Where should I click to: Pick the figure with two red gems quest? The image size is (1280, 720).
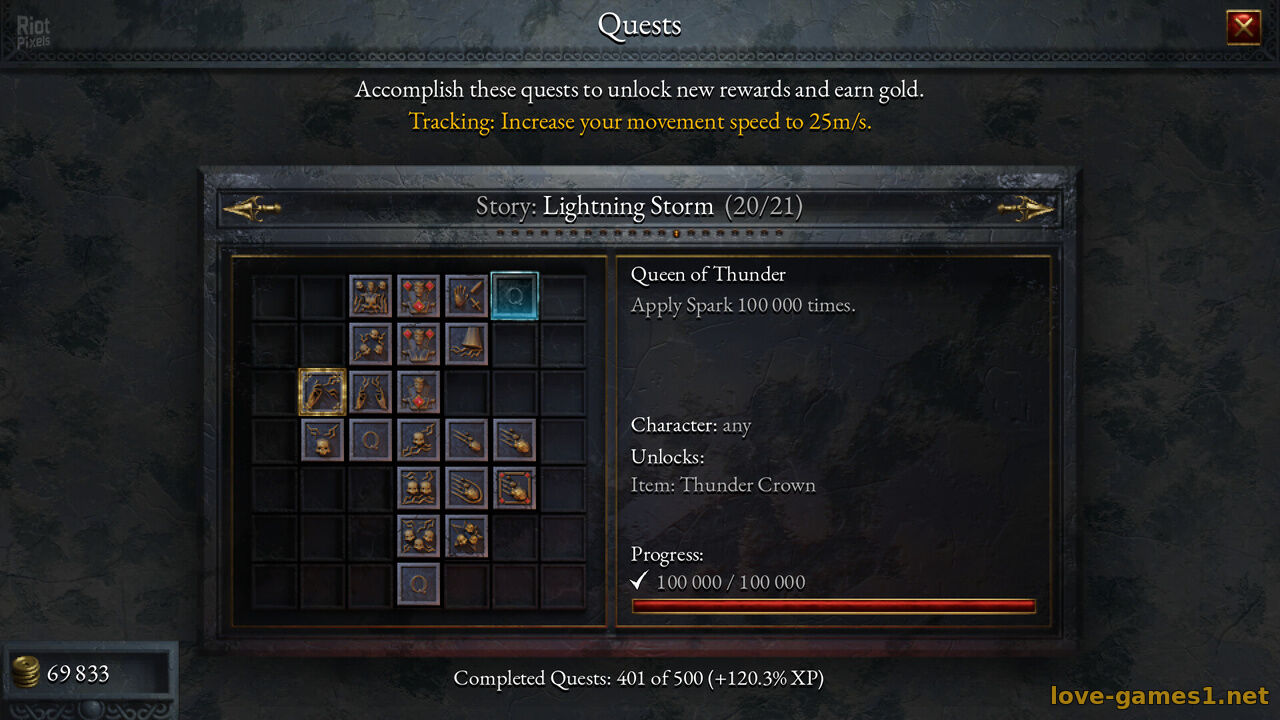[418, 344]
